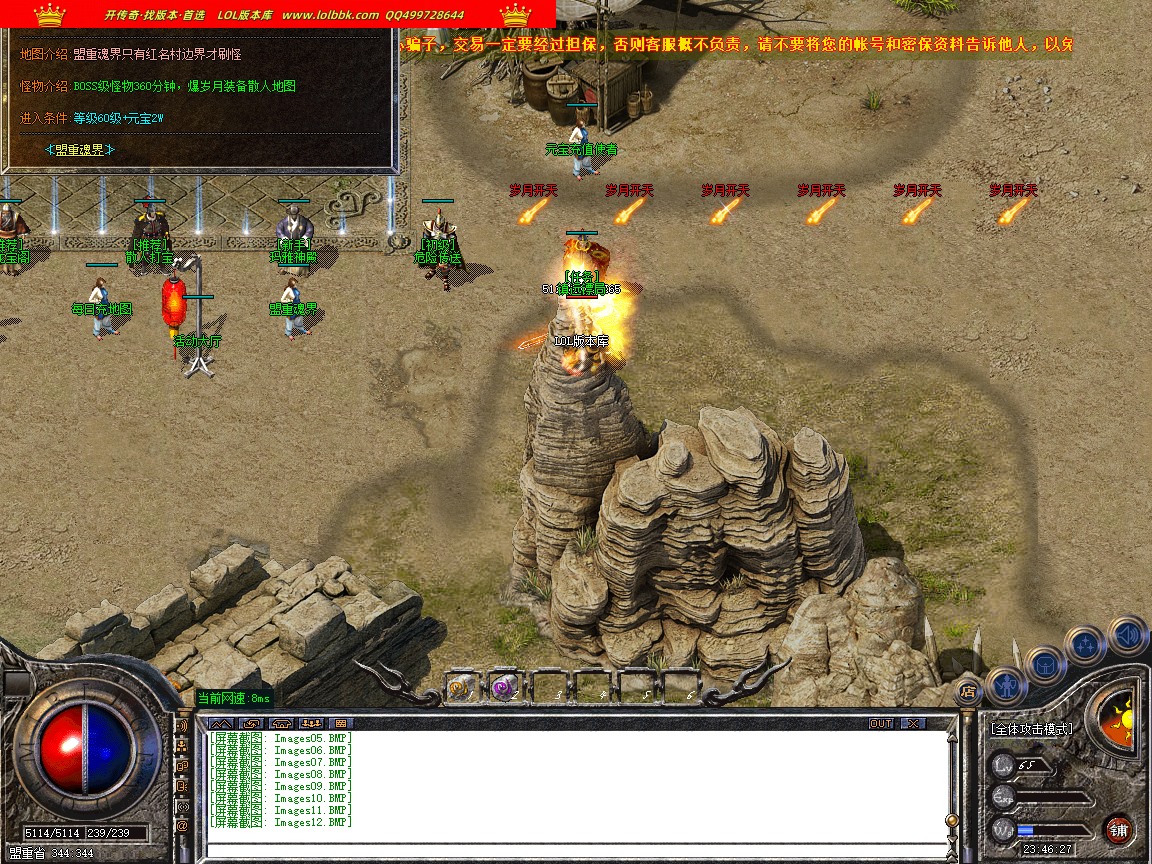The image size is (1152, 864).
Task: Close the chat panel with X
Action: click(x=912, y=723)
